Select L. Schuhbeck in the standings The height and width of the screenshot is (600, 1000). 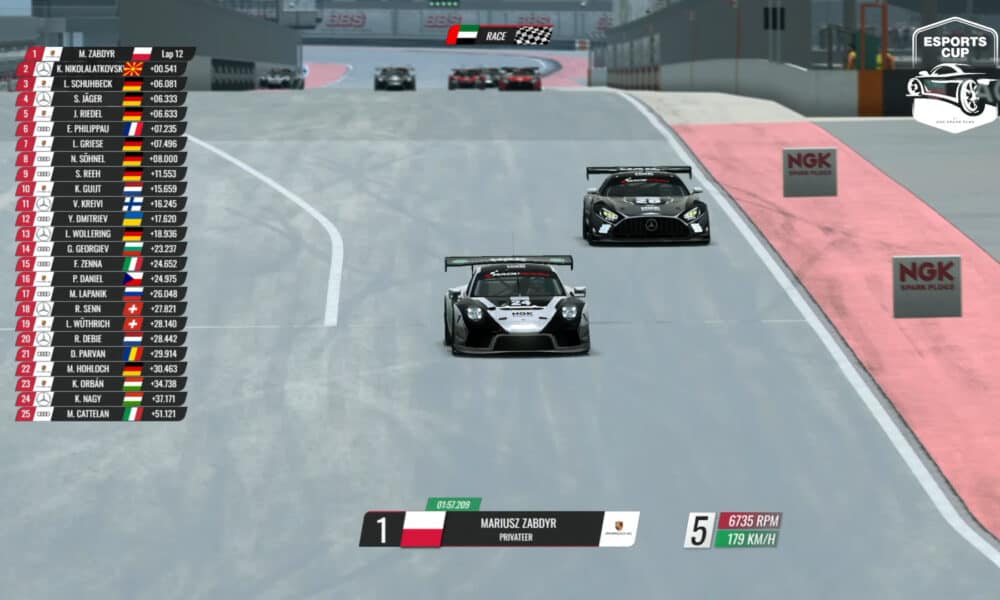point(98,84)
